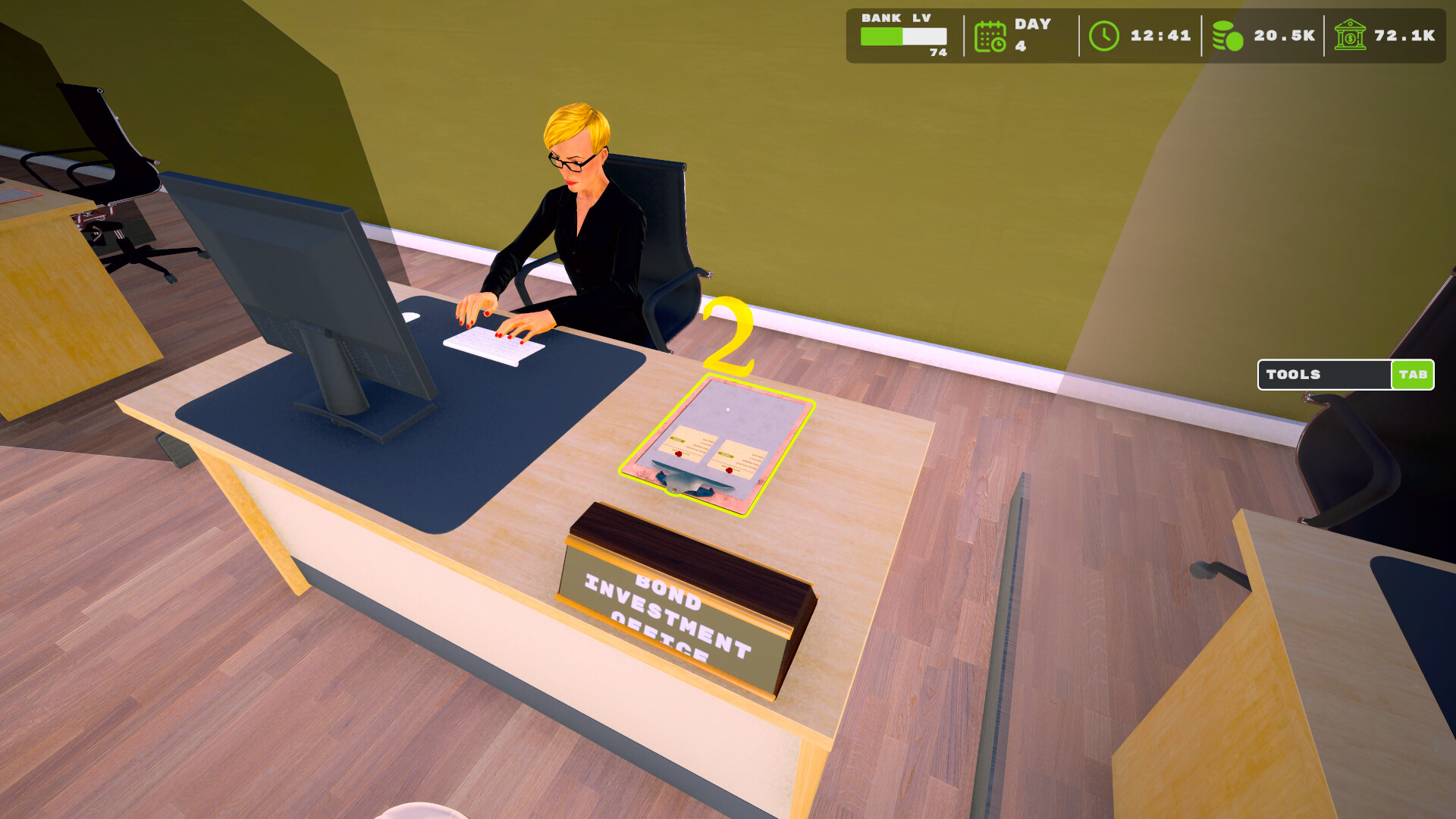Stamp the red wax seal on the right bond
This screenshot has width=1456, height=819.
[x=730, y=469]
